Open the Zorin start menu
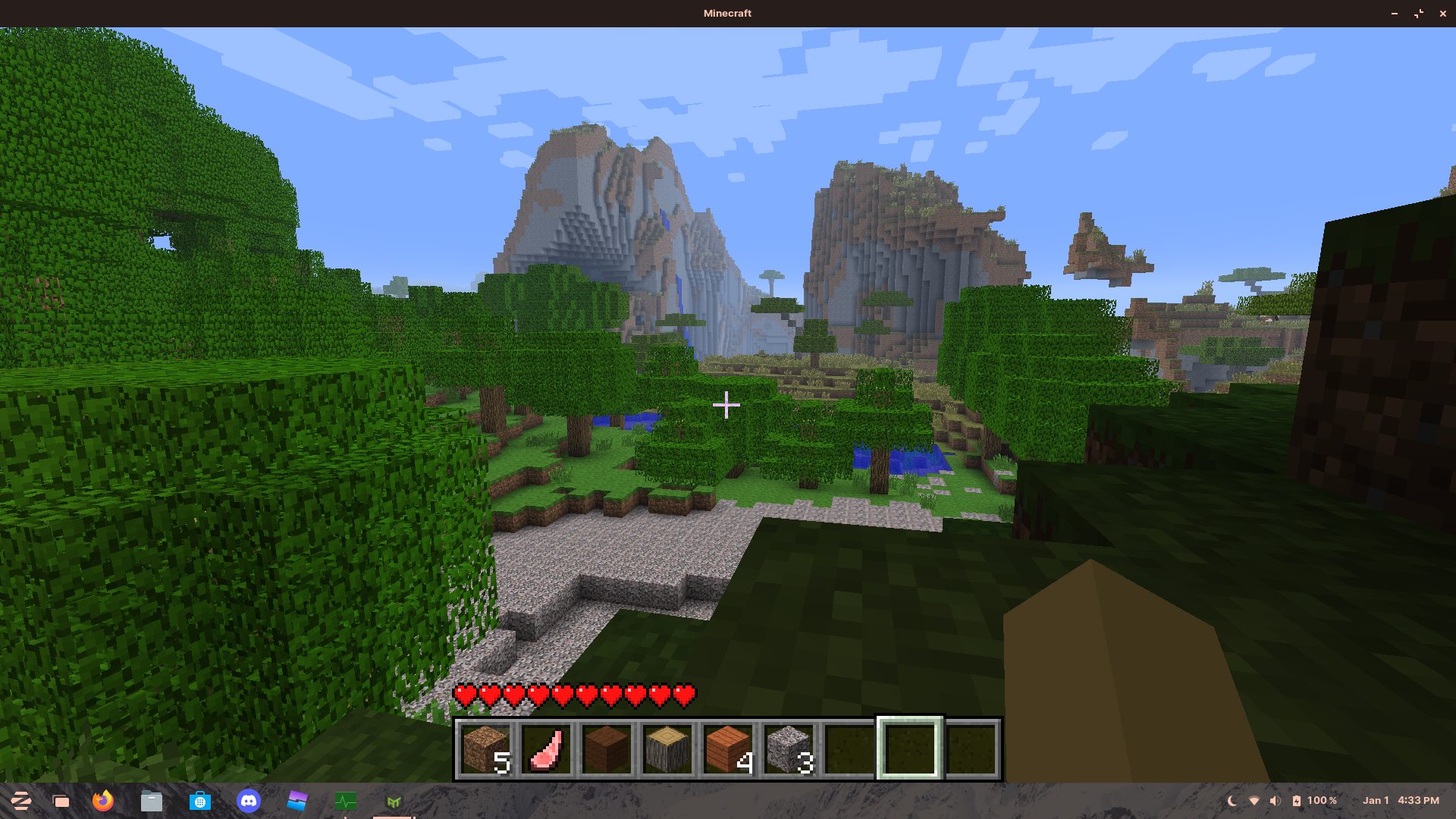 tap(23, 800)
